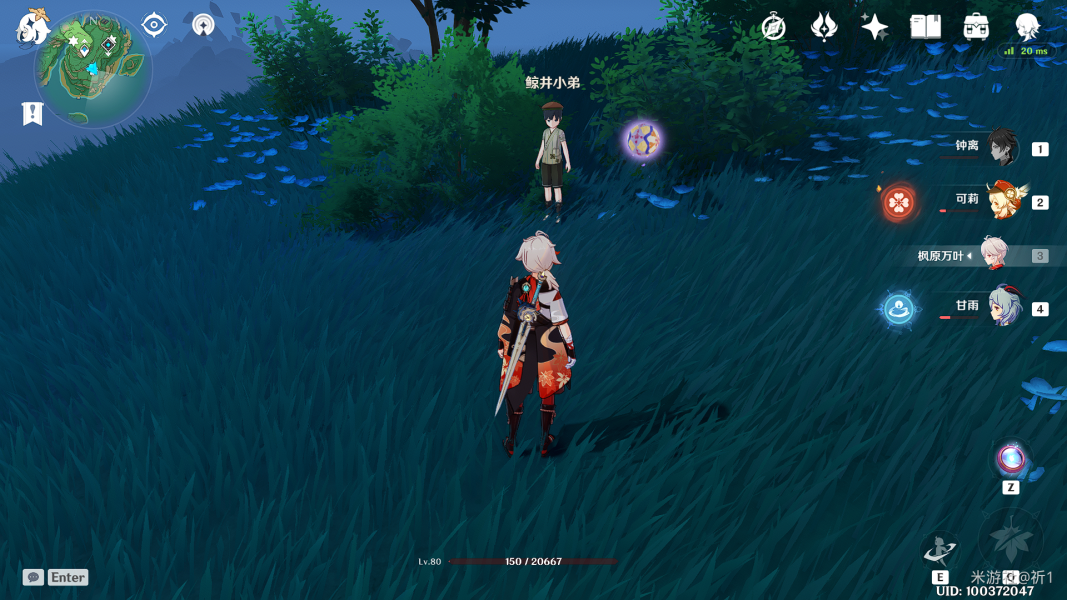1067x600 pixels.
Task: Use the round gadget above Z
Action: pyautogui.click(x=1011, y=460)
